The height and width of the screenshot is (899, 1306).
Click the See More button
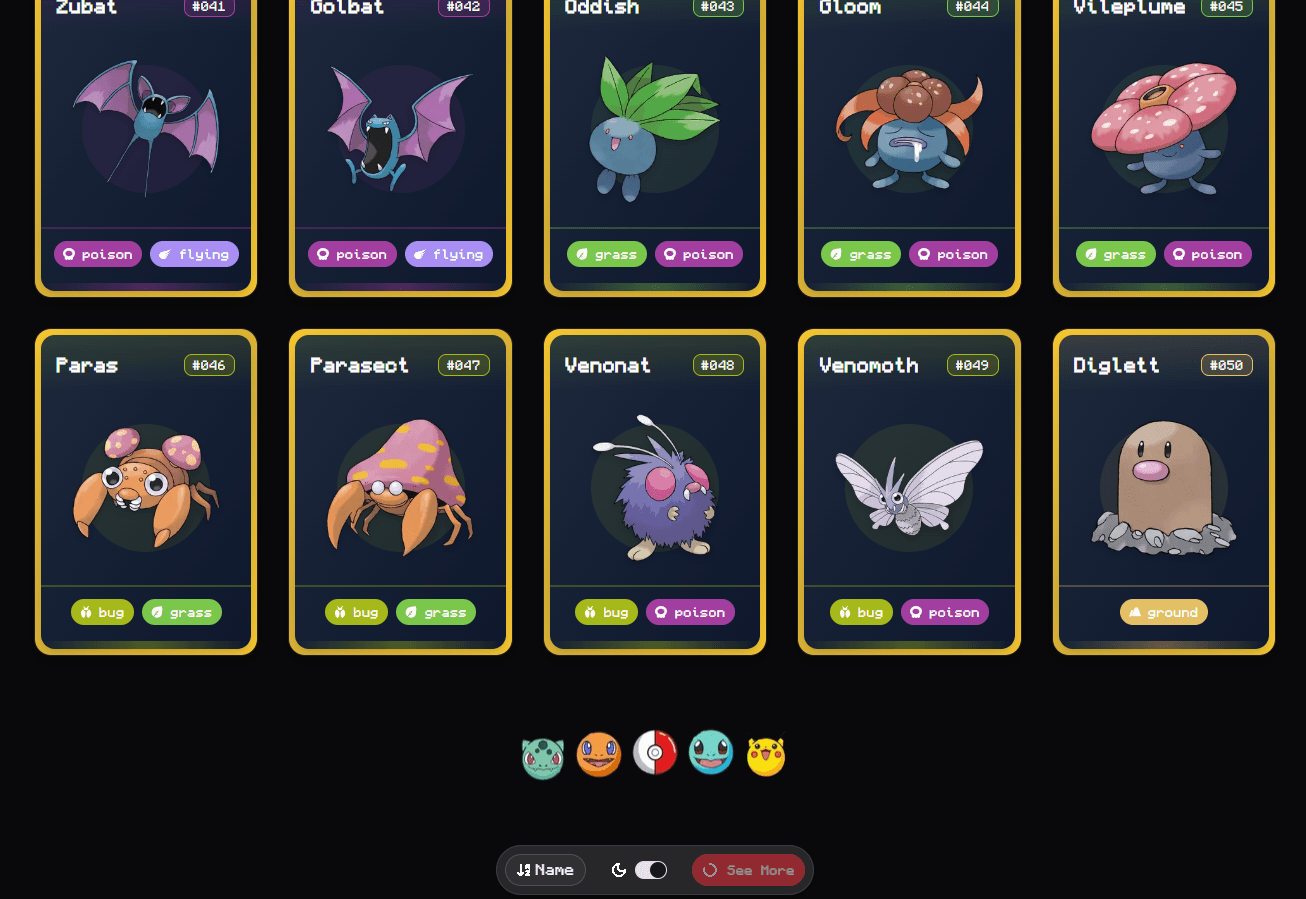point(748,870)
